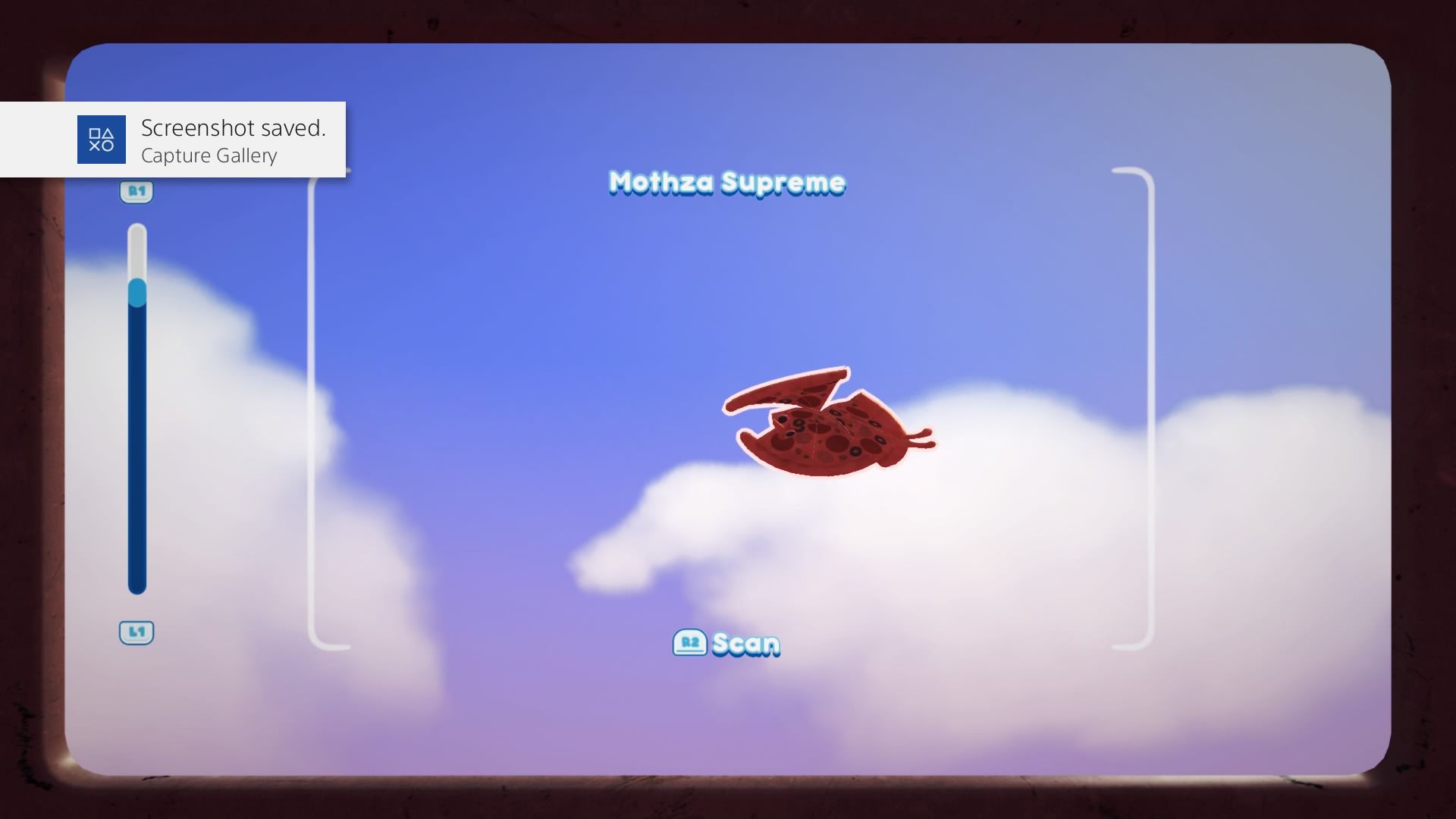
Task: Select the R1 zoom-in button icon
Action: [x=136, y=192]
